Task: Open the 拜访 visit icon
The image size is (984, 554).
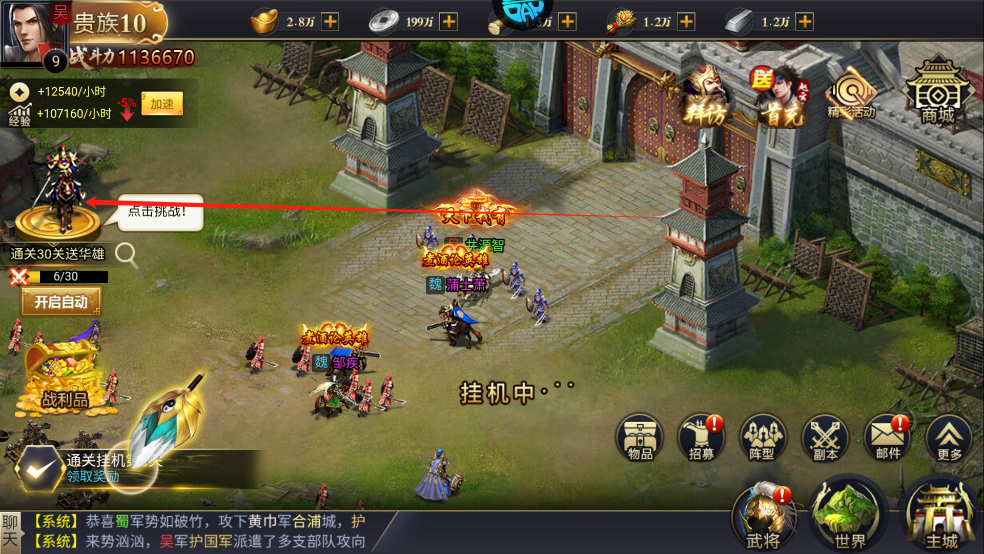Action: click(x=707, y=96)
